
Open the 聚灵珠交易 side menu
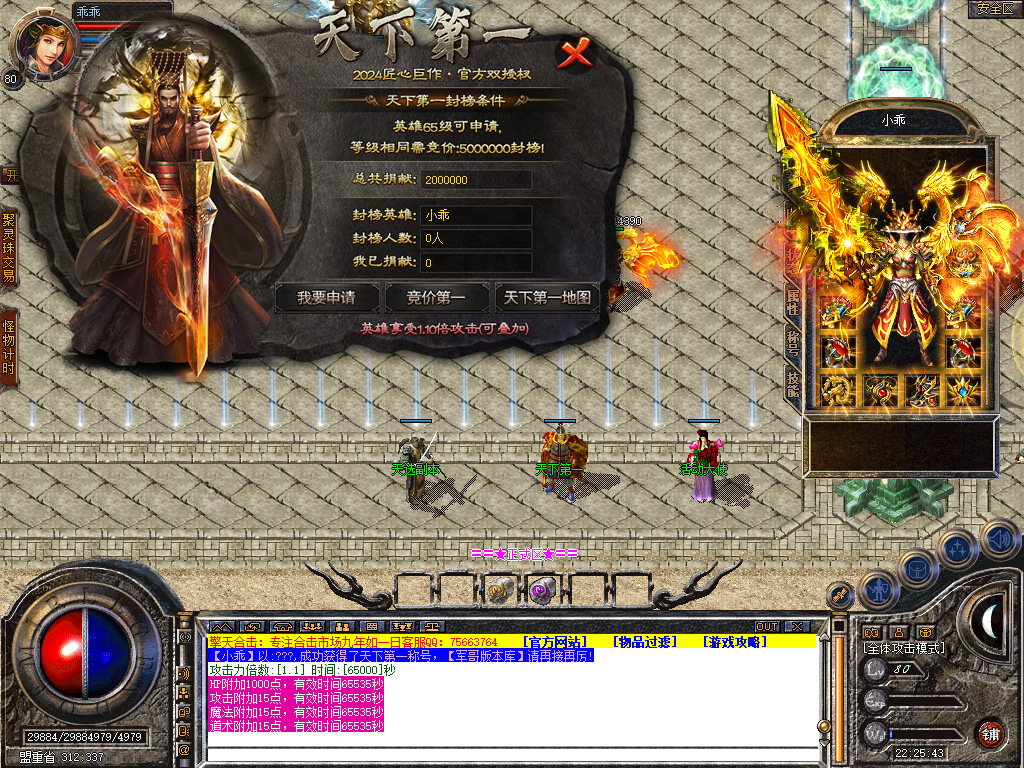coord(9,247)
